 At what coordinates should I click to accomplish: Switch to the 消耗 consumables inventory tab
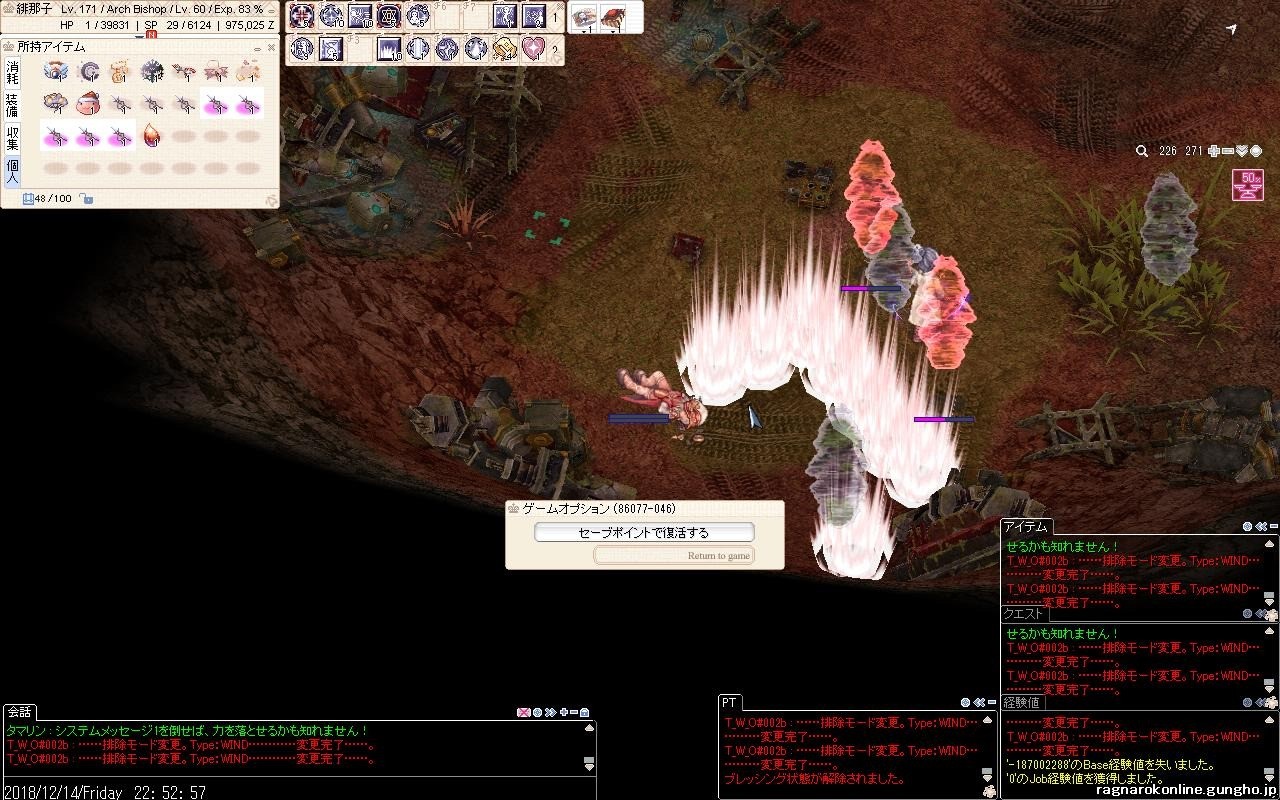(12, 72)
